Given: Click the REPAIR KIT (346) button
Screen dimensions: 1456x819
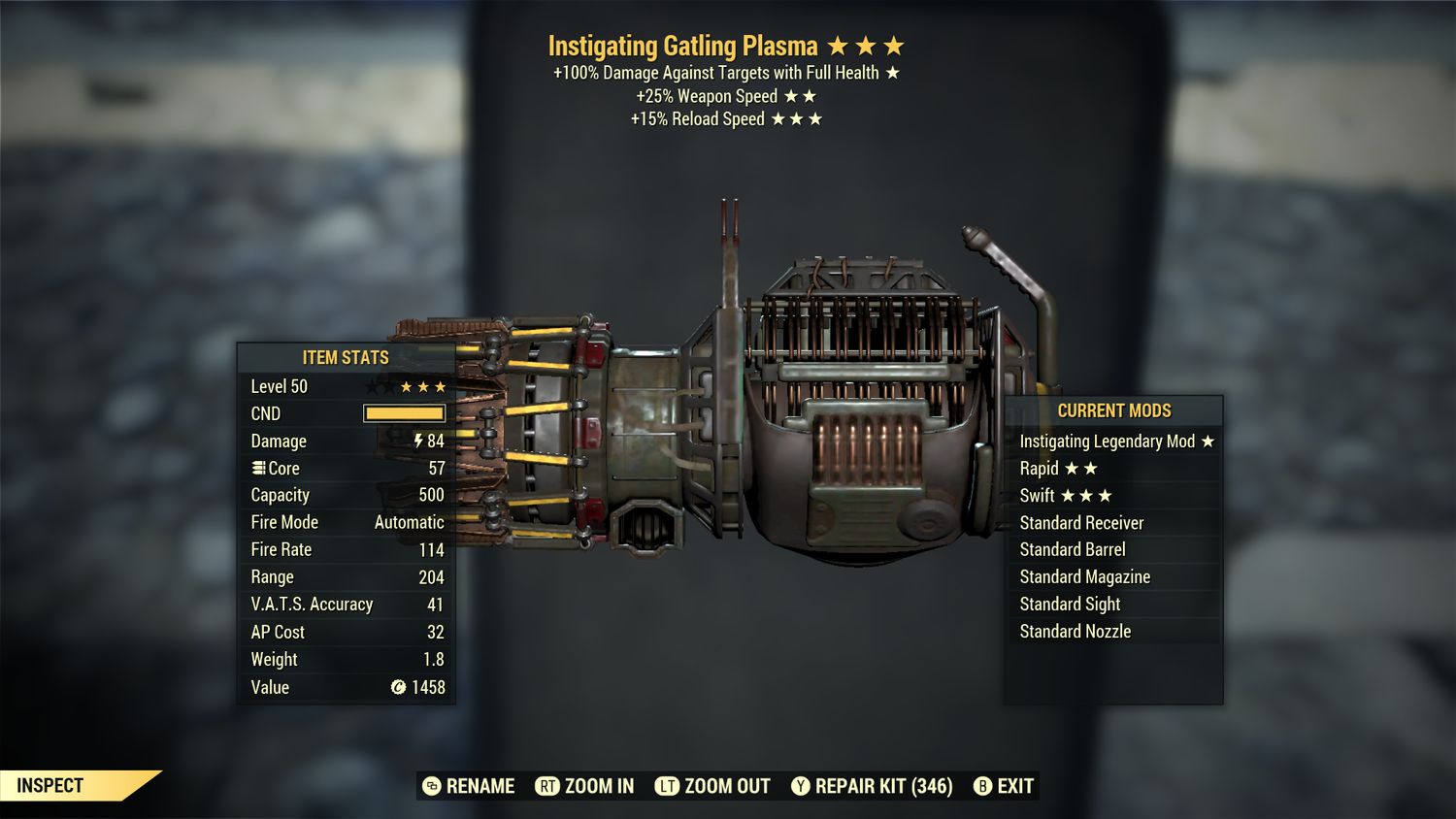Looking at the screenshot, I should (884, 786).
